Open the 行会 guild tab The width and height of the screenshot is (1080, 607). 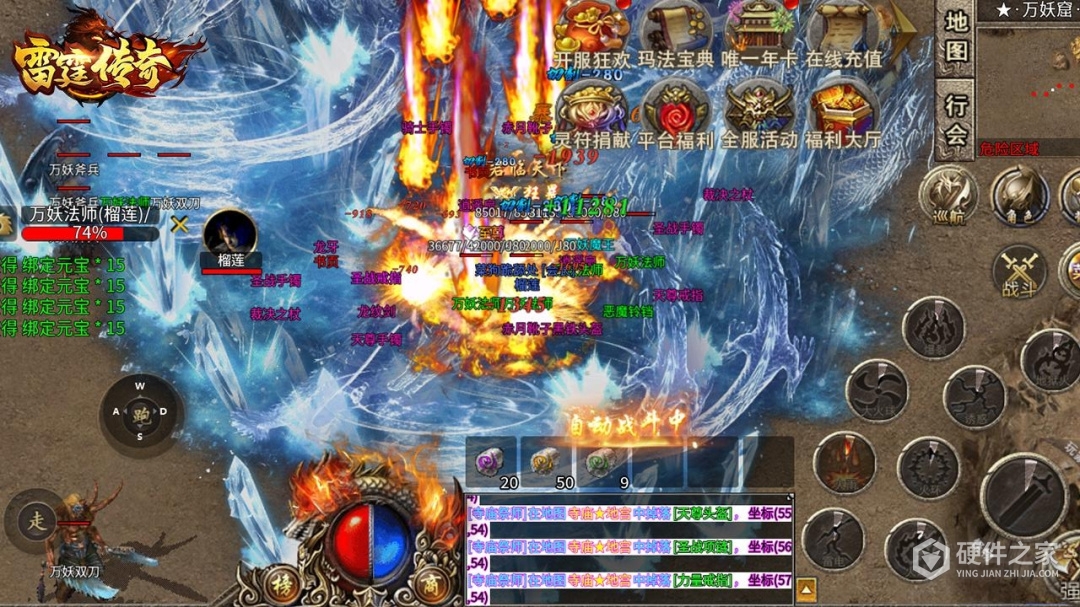coord(956,119)
